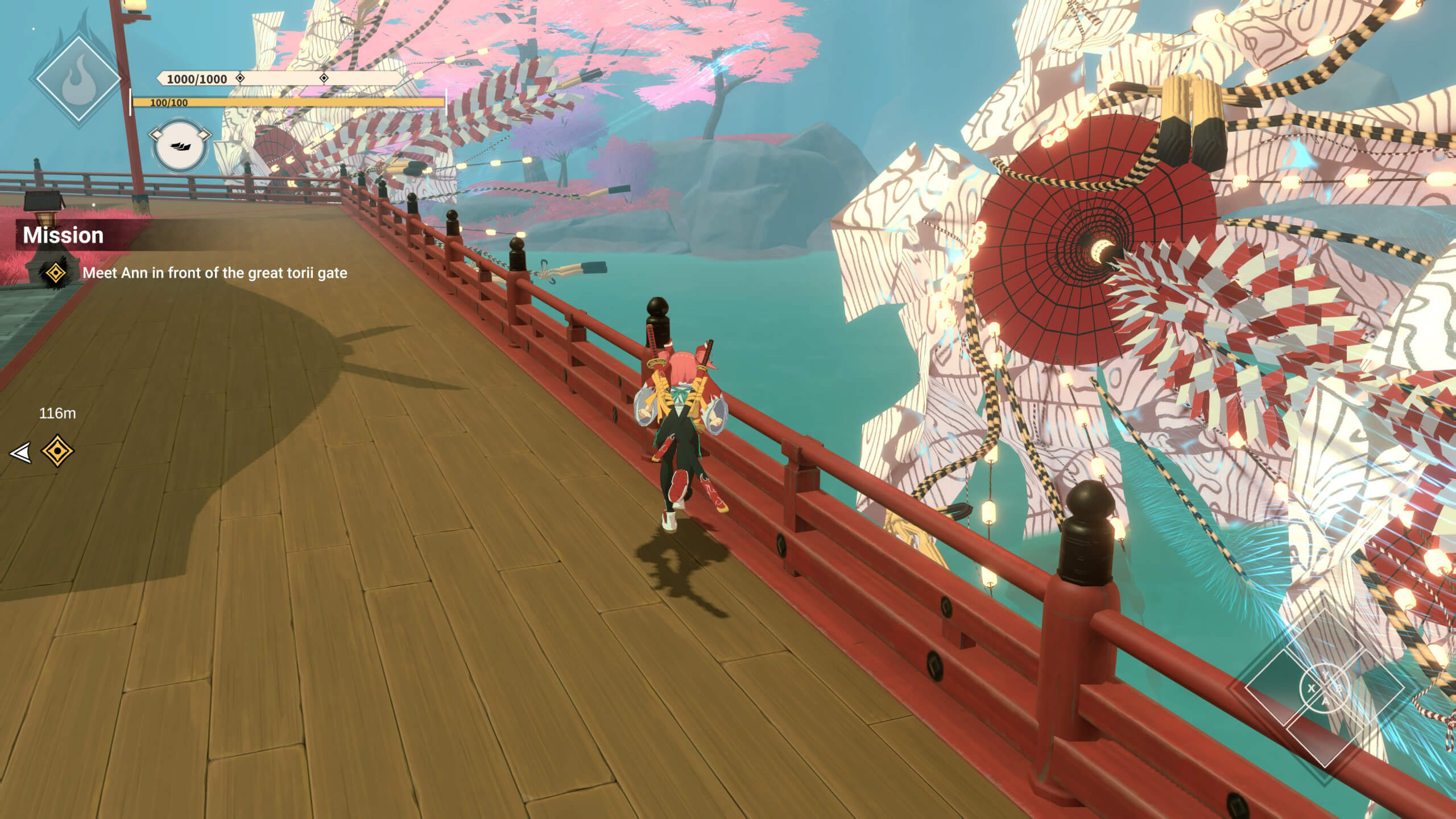This screenshot has width=1456, height=819.
Task: Select the round ability icon below the bars
Action: tap(179, 145)
